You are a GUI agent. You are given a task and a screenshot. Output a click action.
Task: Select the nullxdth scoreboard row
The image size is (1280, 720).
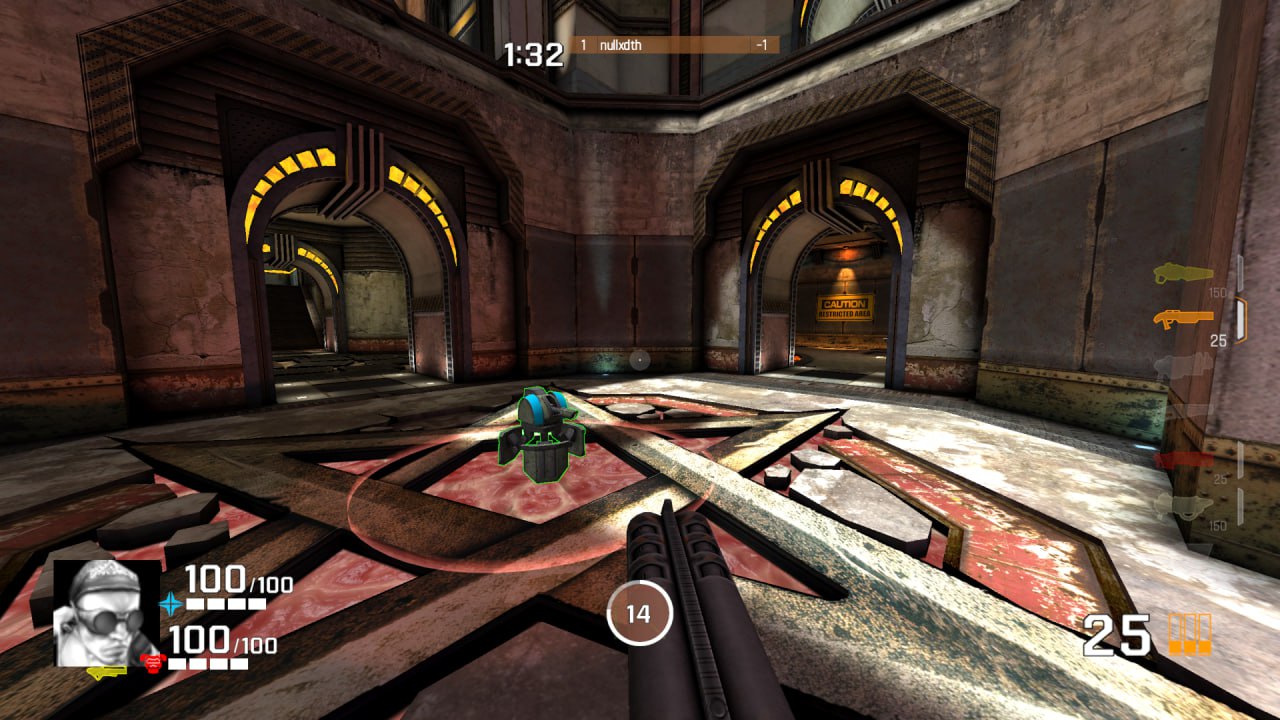(674, 45)
